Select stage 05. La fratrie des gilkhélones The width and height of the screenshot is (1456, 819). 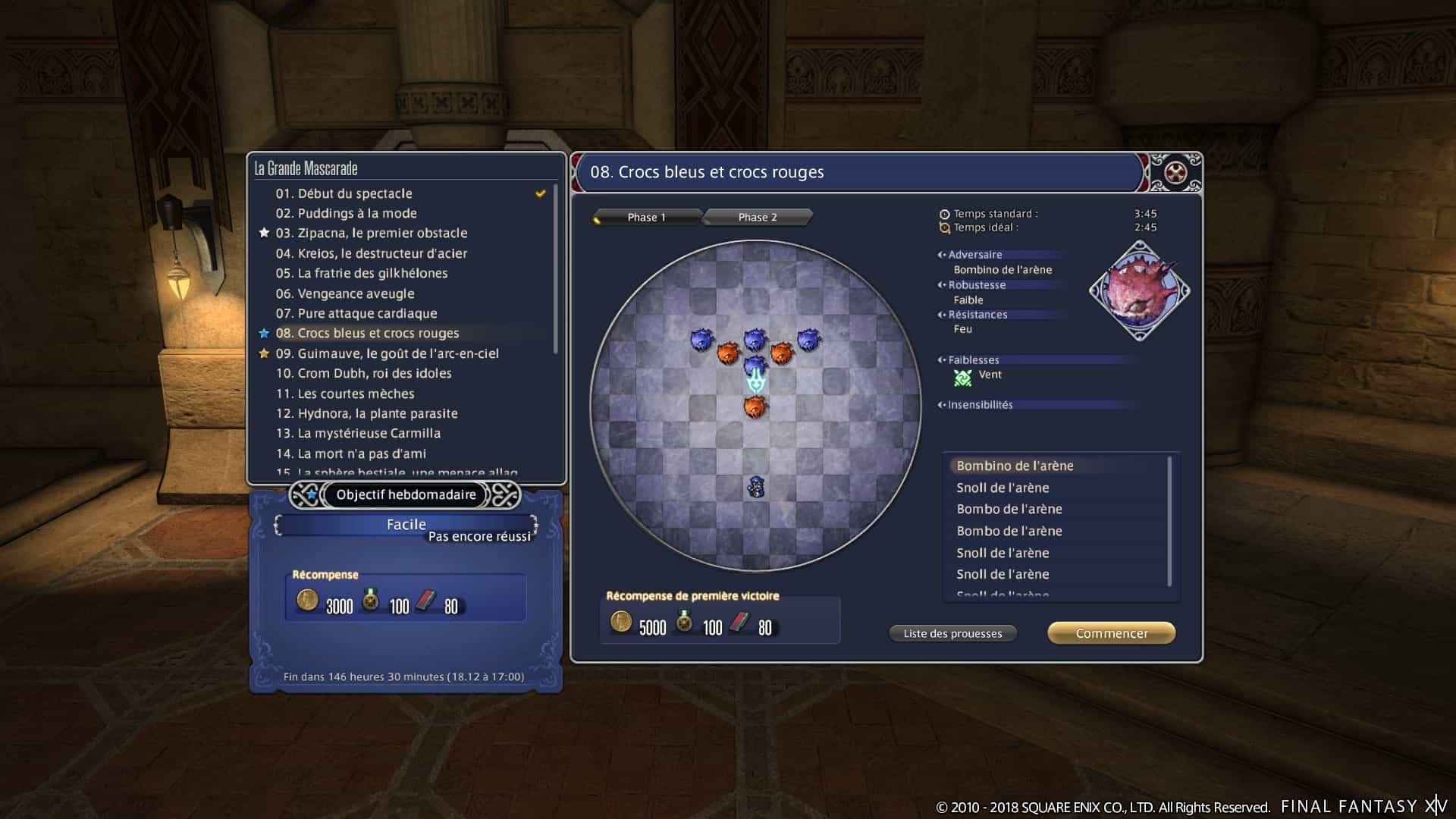click(x=361, y=273)
